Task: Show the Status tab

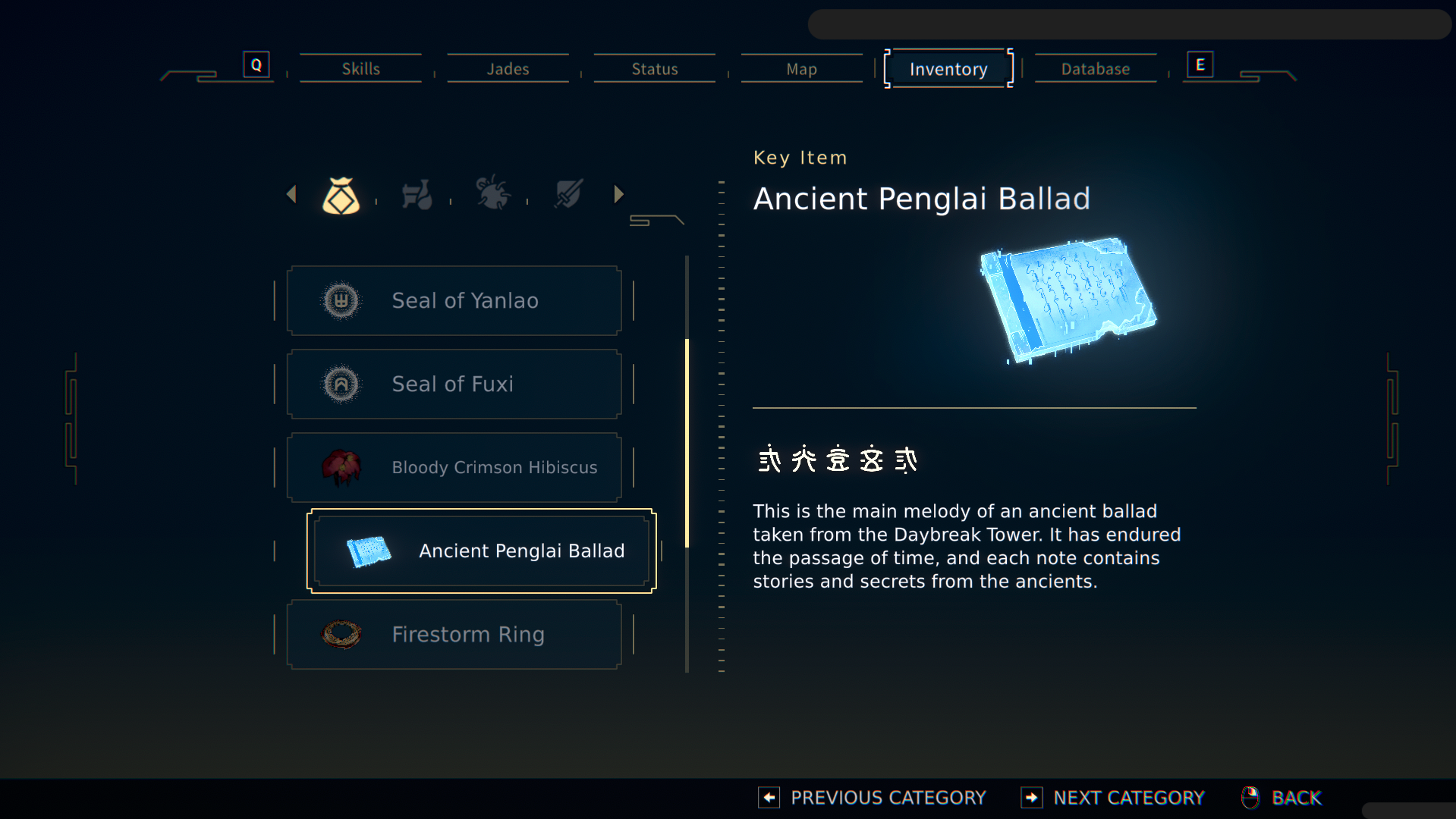Action: point(655,69)
